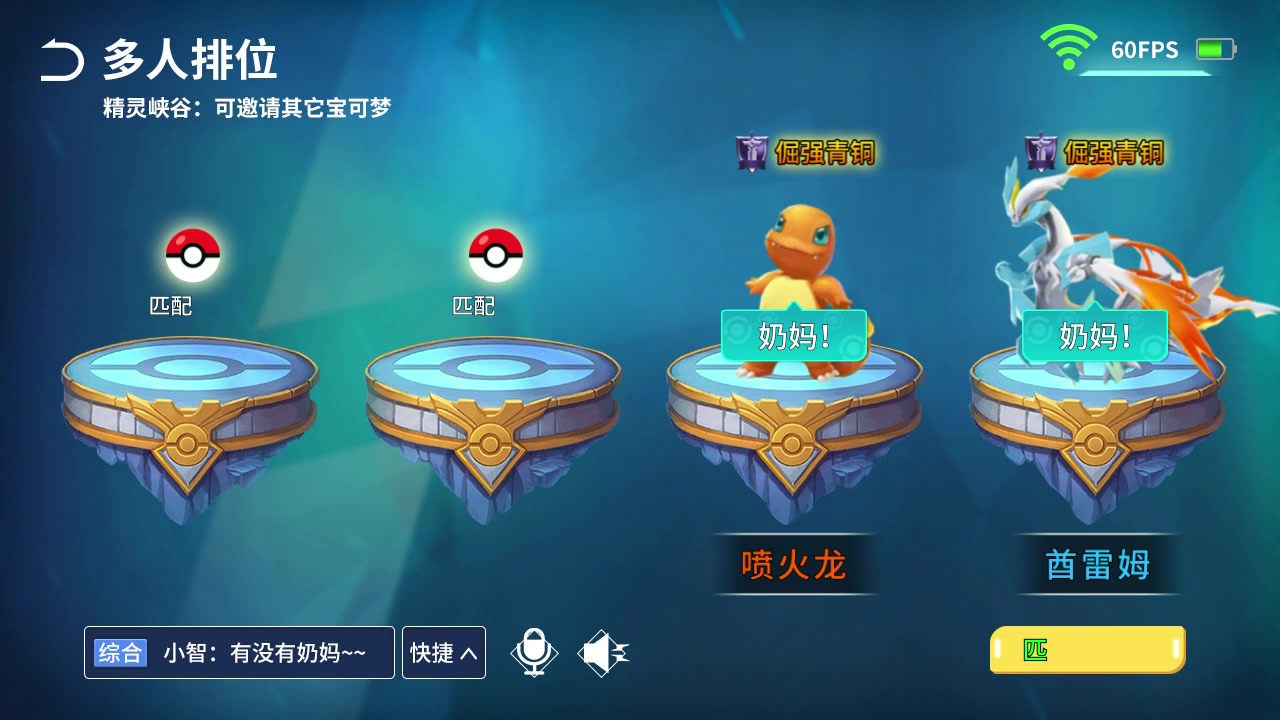Click the rank badge beside 酋雷姆's 倔强青铜 label
Image resolution: width=1280 pixels, height=720 pixels.
coord(1040,154)
